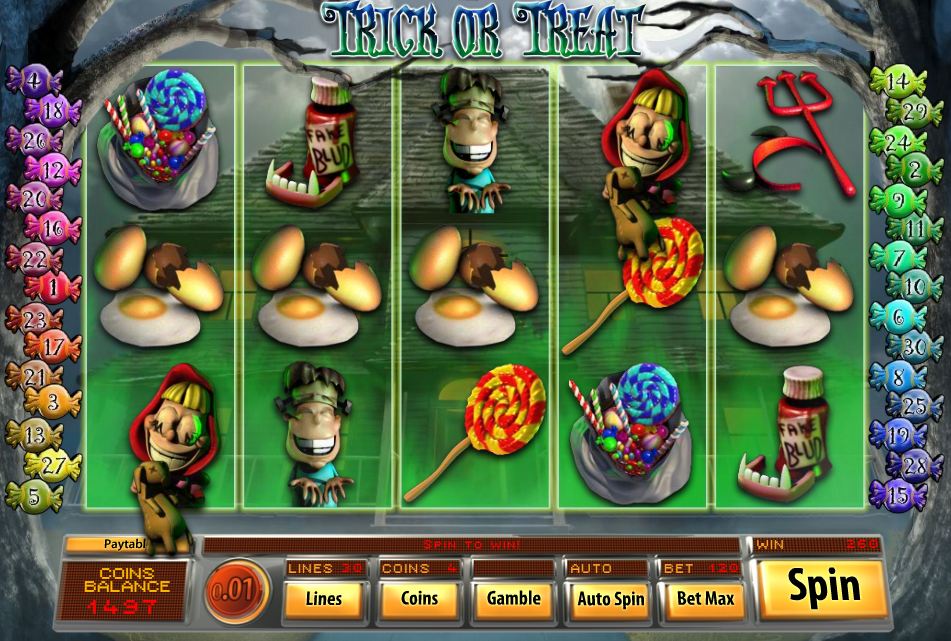Start Auto Spin mode
This screenshot has width=951, height=641.
tap(611, 599)
